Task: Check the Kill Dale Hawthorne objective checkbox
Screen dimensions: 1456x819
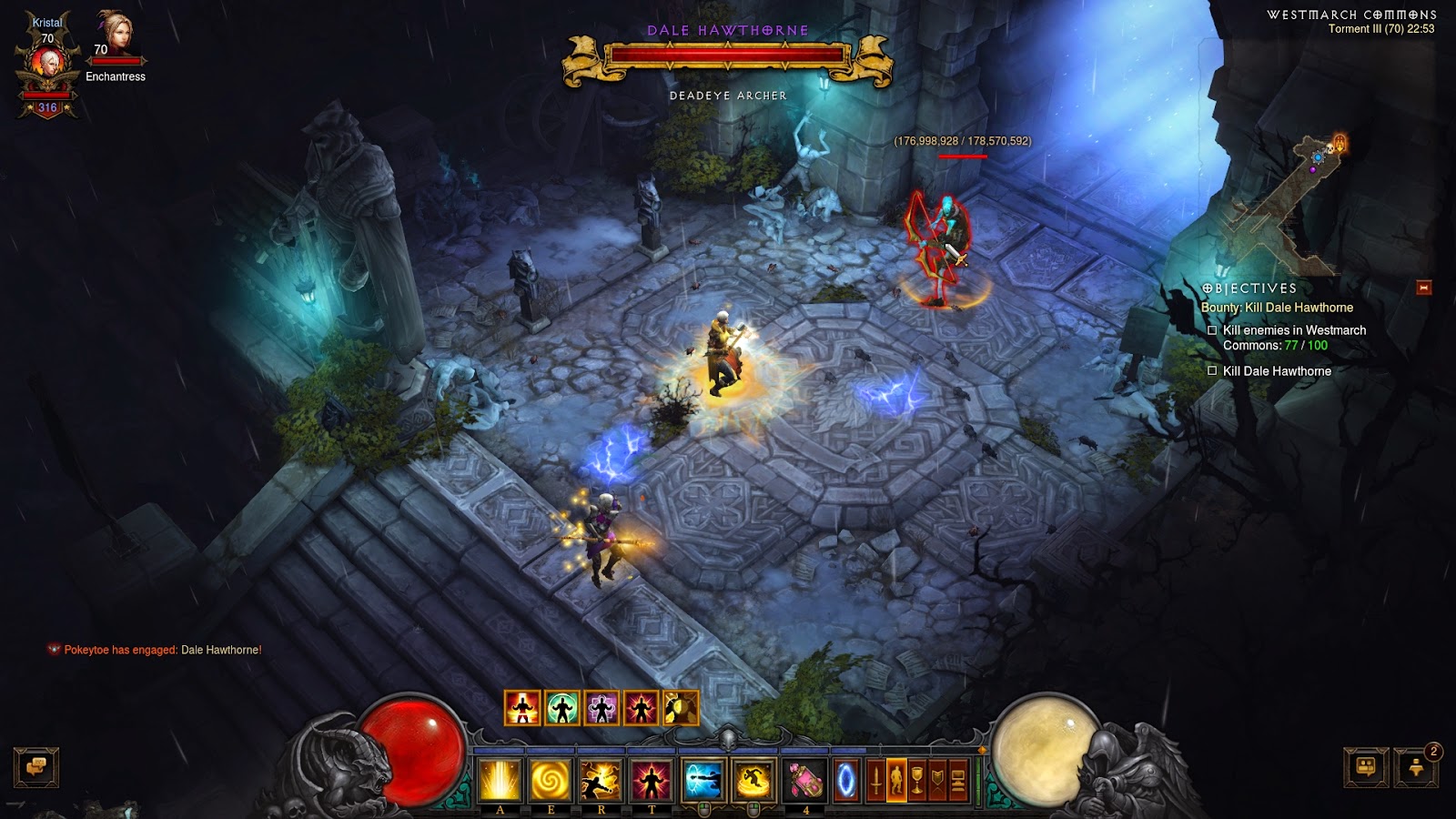Action: pos(1212,371)
